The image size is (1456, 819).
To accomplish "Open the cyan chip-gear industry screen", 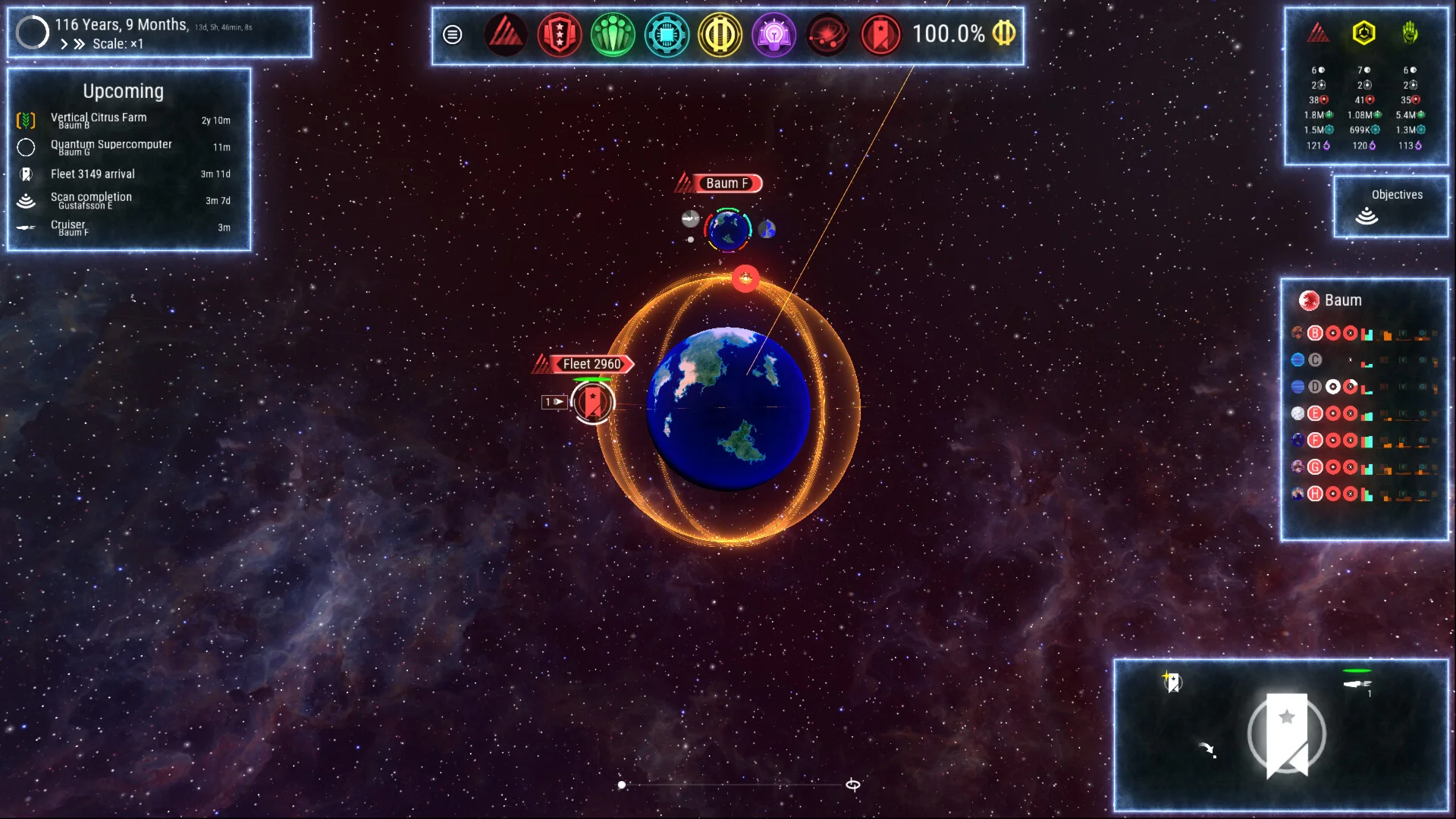I will point(667,35).
